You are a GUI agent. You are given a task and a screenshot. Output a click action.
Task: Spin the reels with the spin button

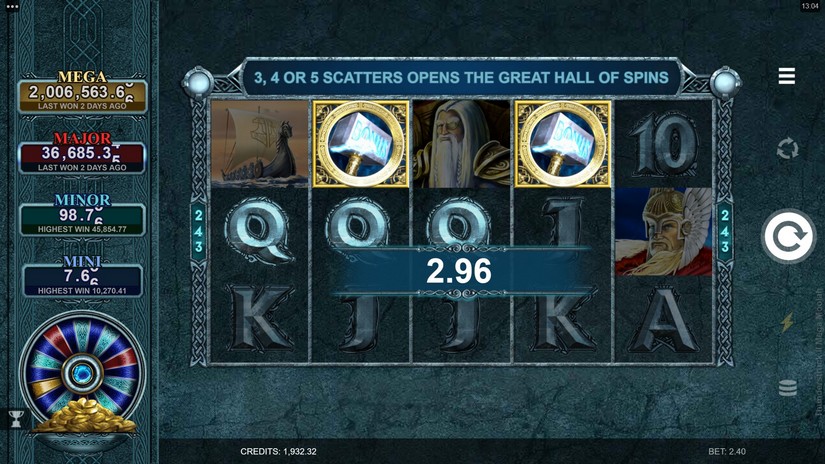click(x=788, y=237)
